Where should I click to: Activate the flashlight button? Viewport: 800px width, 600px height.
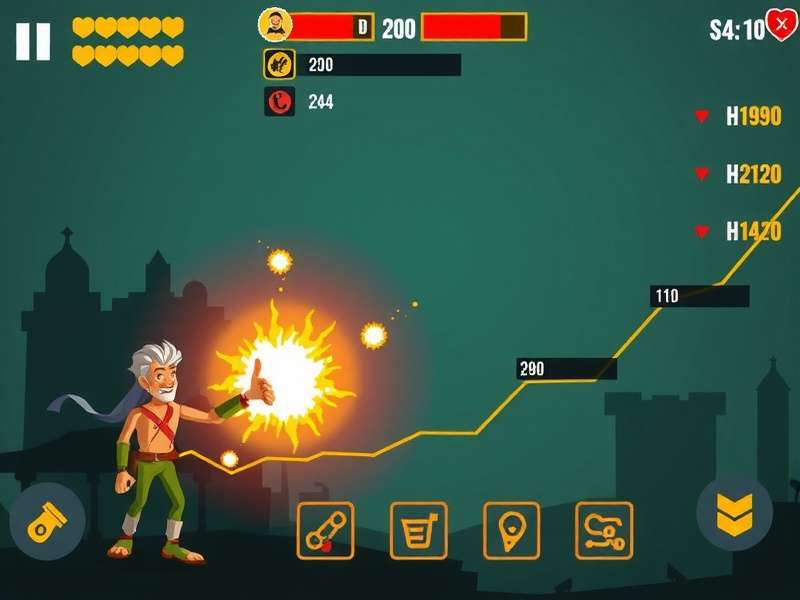(x=46, y=521)
